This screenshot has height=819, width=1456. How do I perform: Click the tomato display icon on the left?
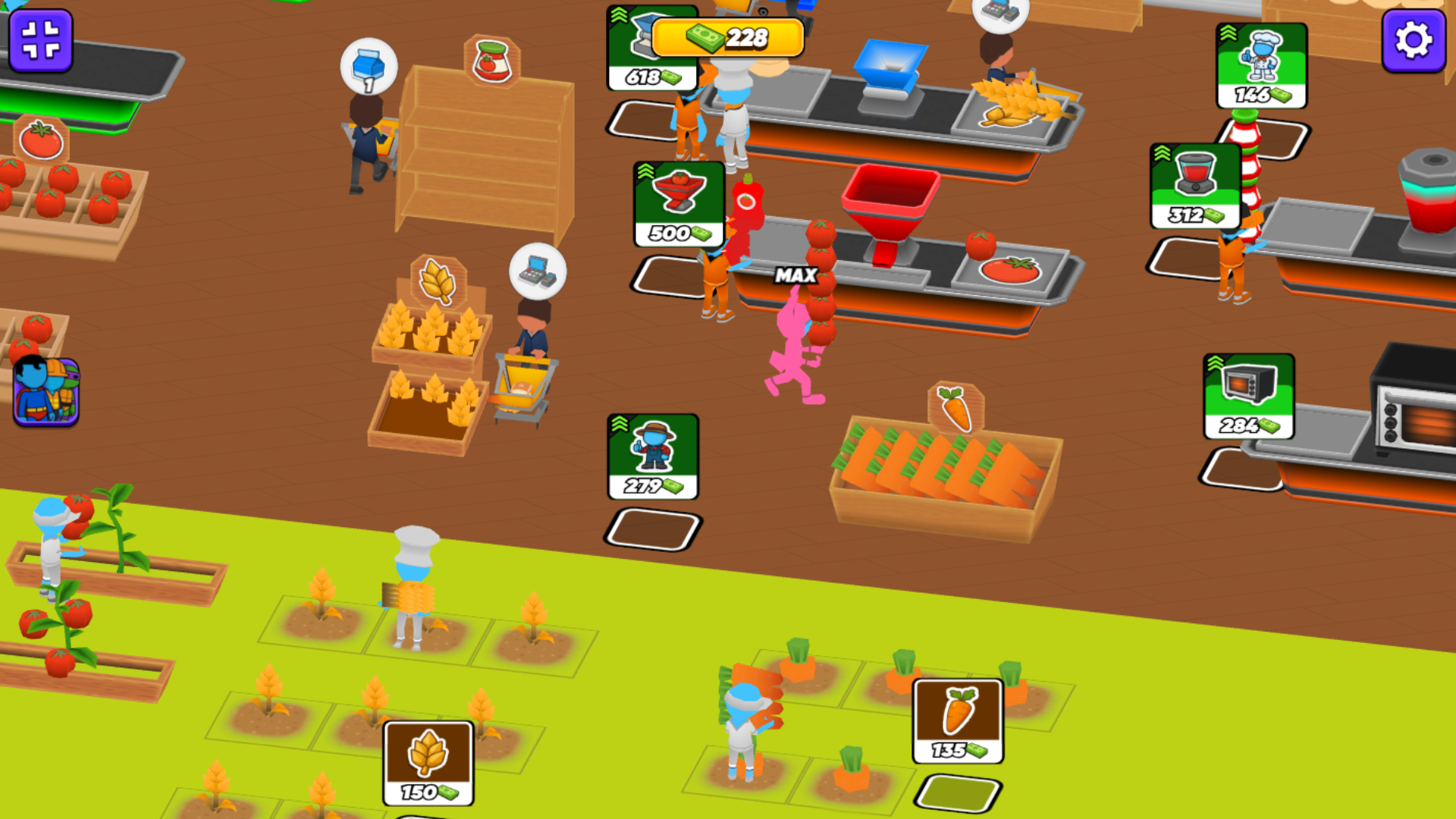coord(42,139)
